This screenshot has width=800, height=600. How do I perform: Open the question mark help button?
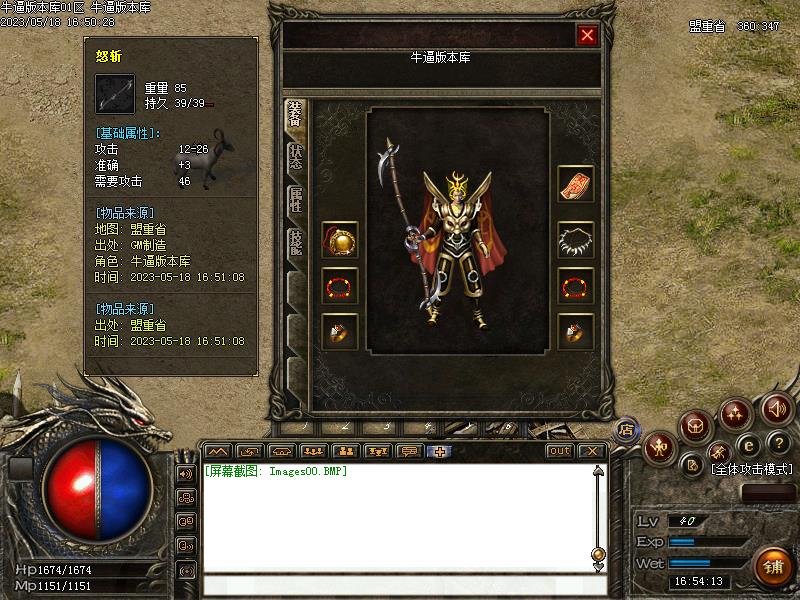[779, 443]
